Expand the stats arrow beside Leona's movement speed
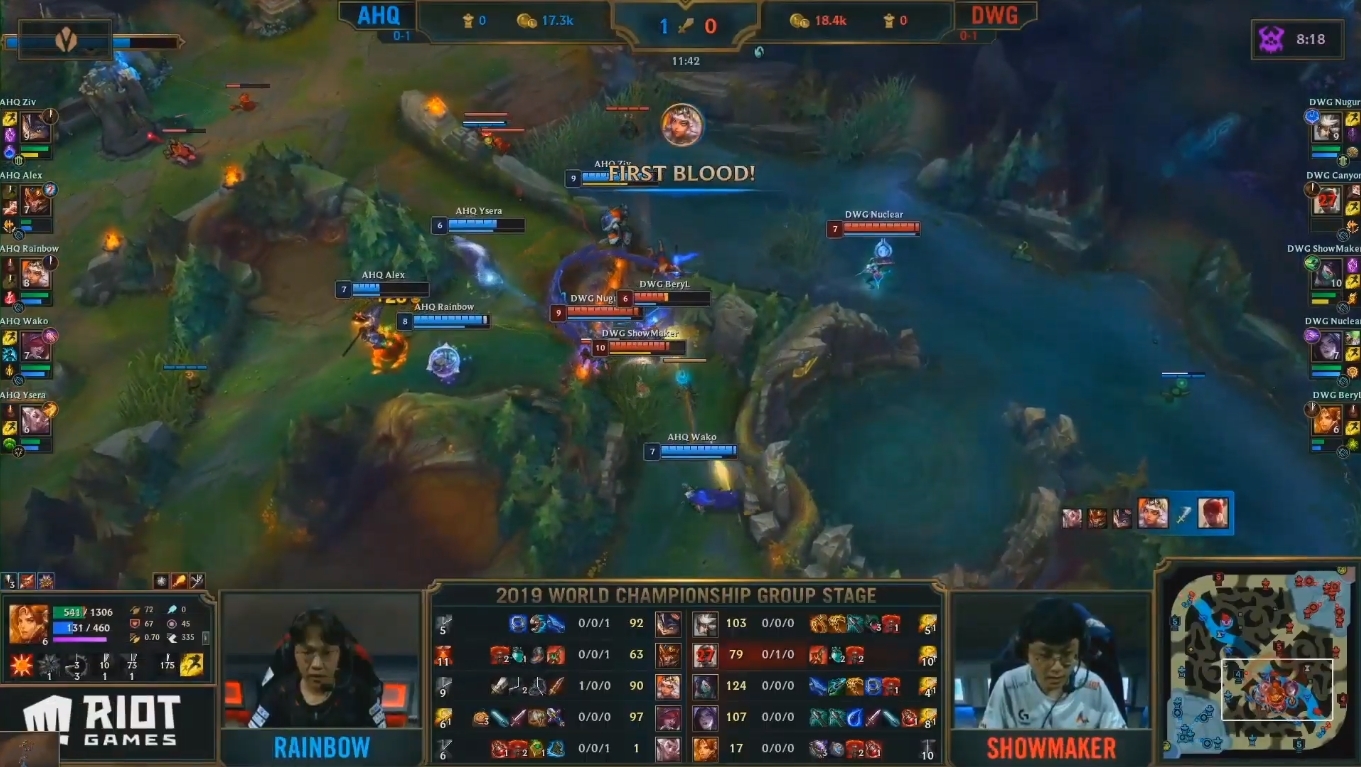Viewport: 1361px width, 767px height. point(205,638)
